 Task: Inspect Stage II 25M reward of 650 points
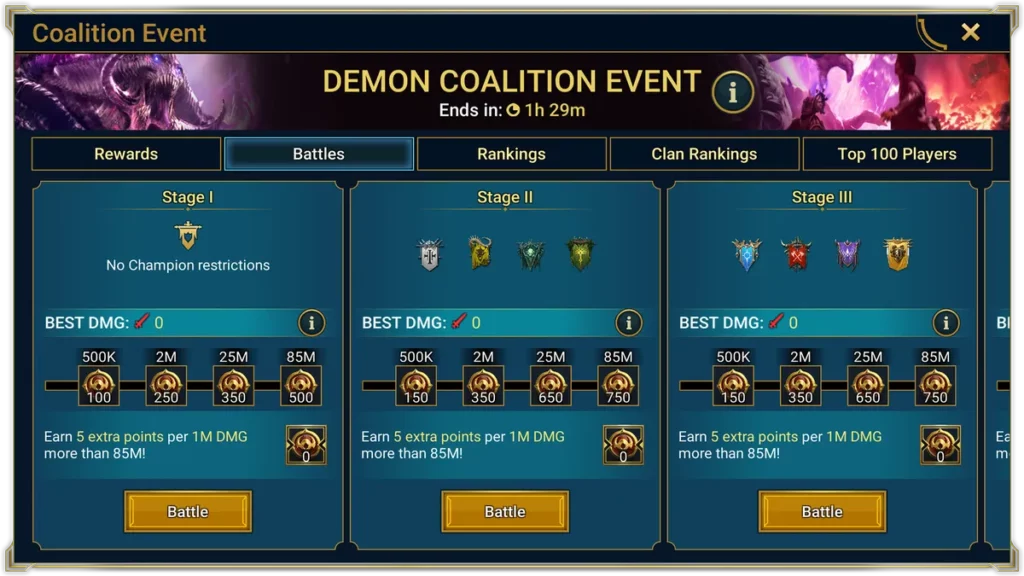tap(551, 385)
